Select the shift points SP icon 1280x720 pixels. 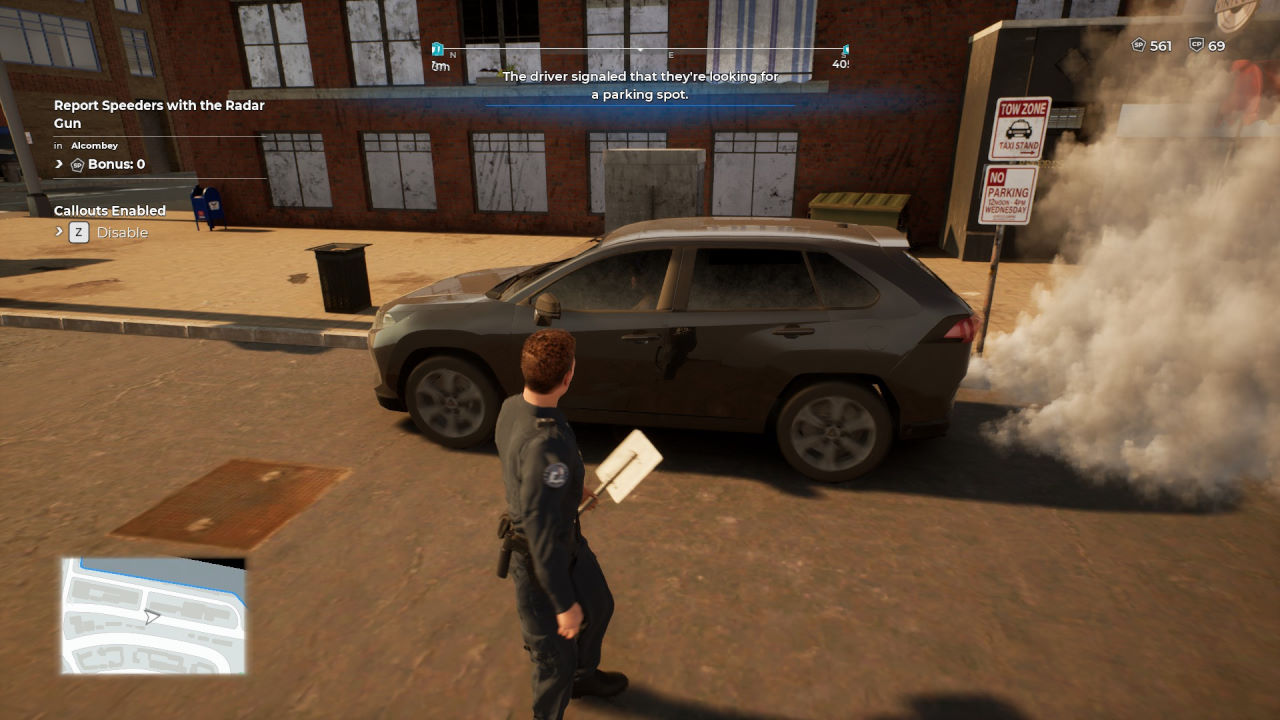1138,46
